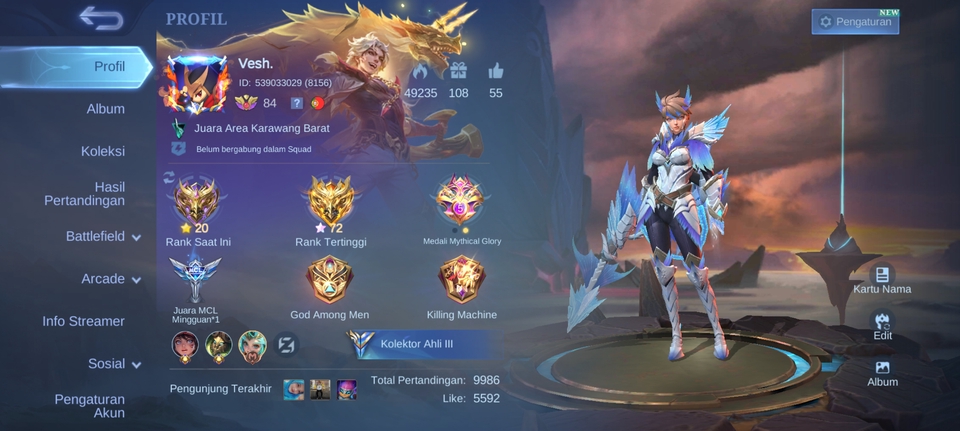This screenshot has width=960, height=431.
Task: Expand the Sosial section
Action: tap(113, 364)
